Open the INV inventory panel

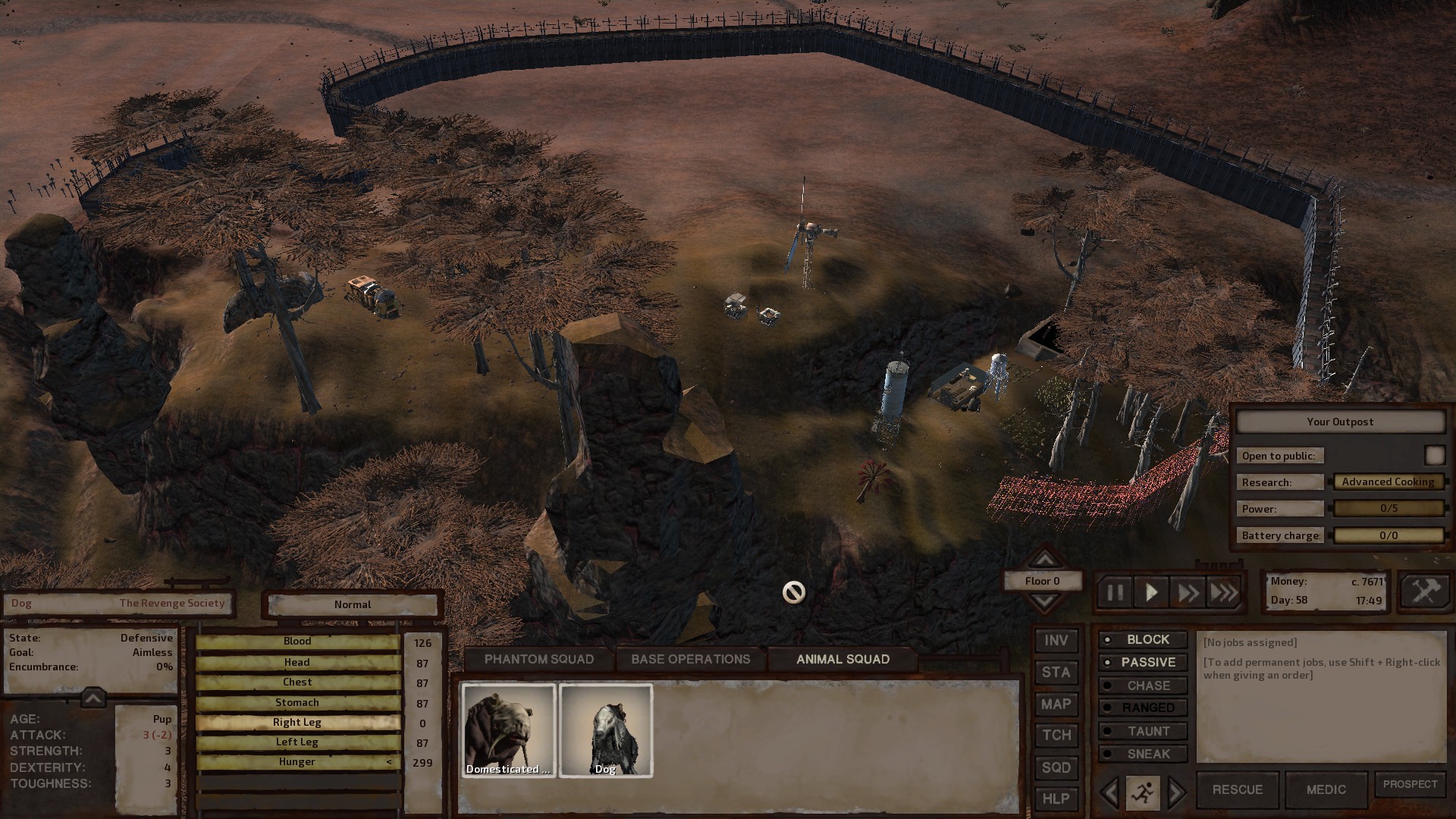1056,641
